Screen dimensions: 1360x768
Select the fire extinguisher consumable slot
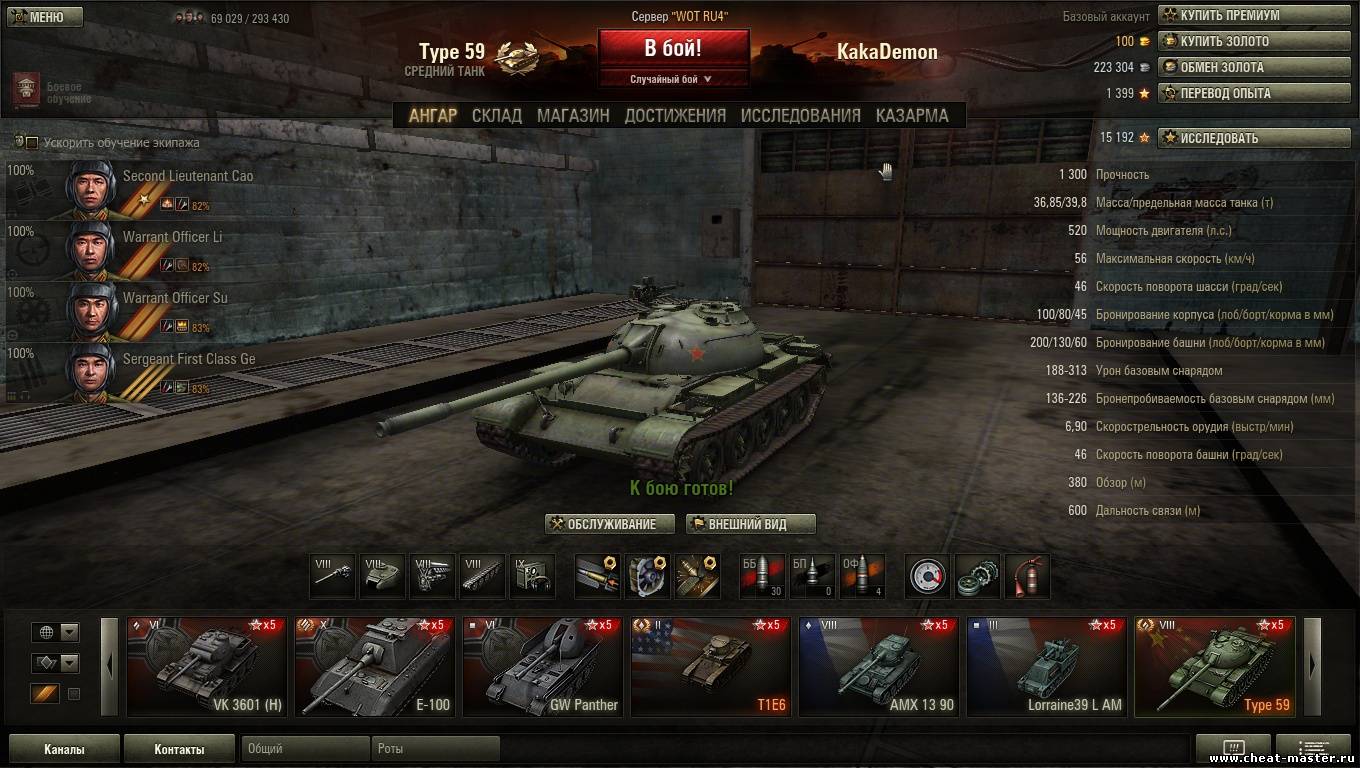(x=1027, y=577)
